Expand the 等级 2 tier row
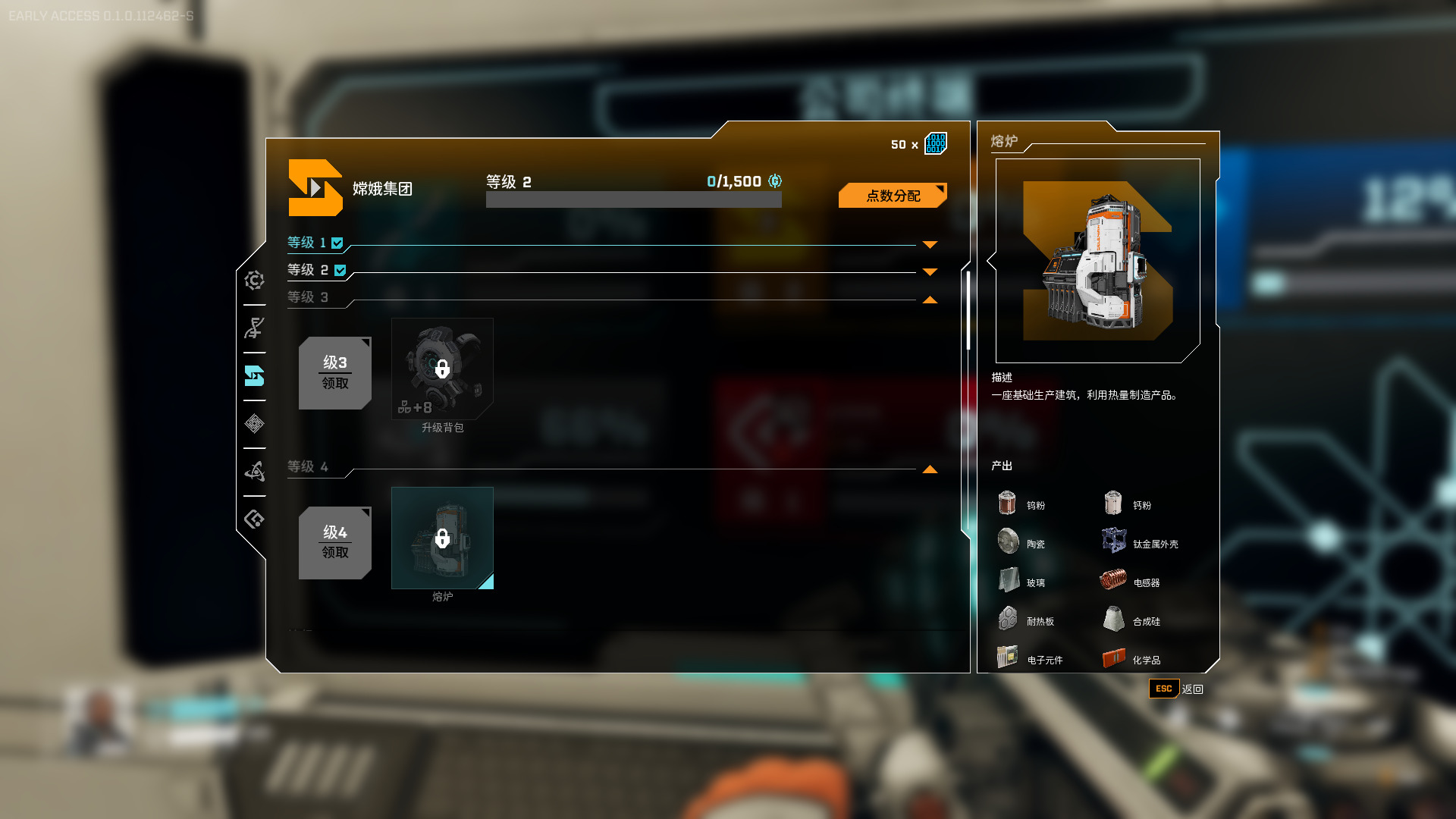 (x=930, y=271)
